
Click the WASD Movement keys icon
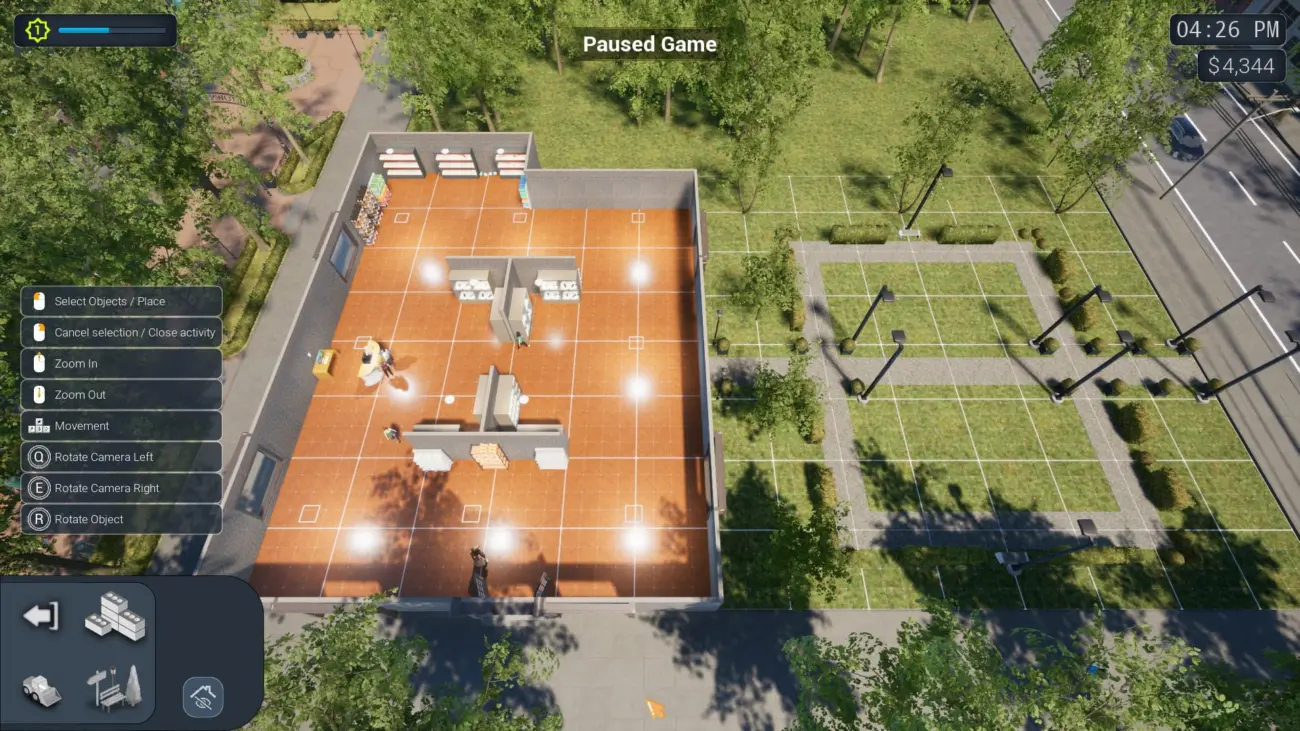[x=37, y=425]
